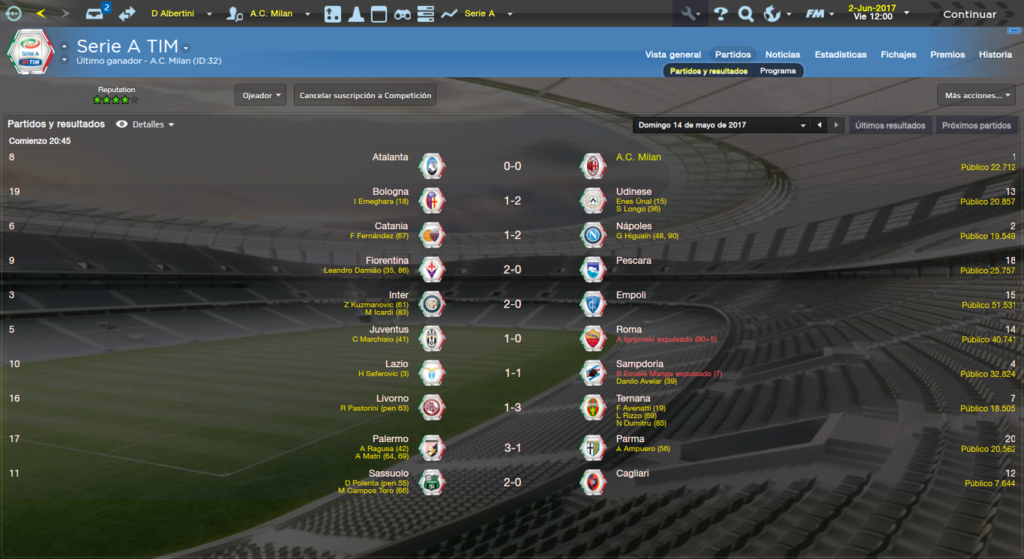Open the match date dropdown
Screen dimensions: 1024x559
(721, 125)
